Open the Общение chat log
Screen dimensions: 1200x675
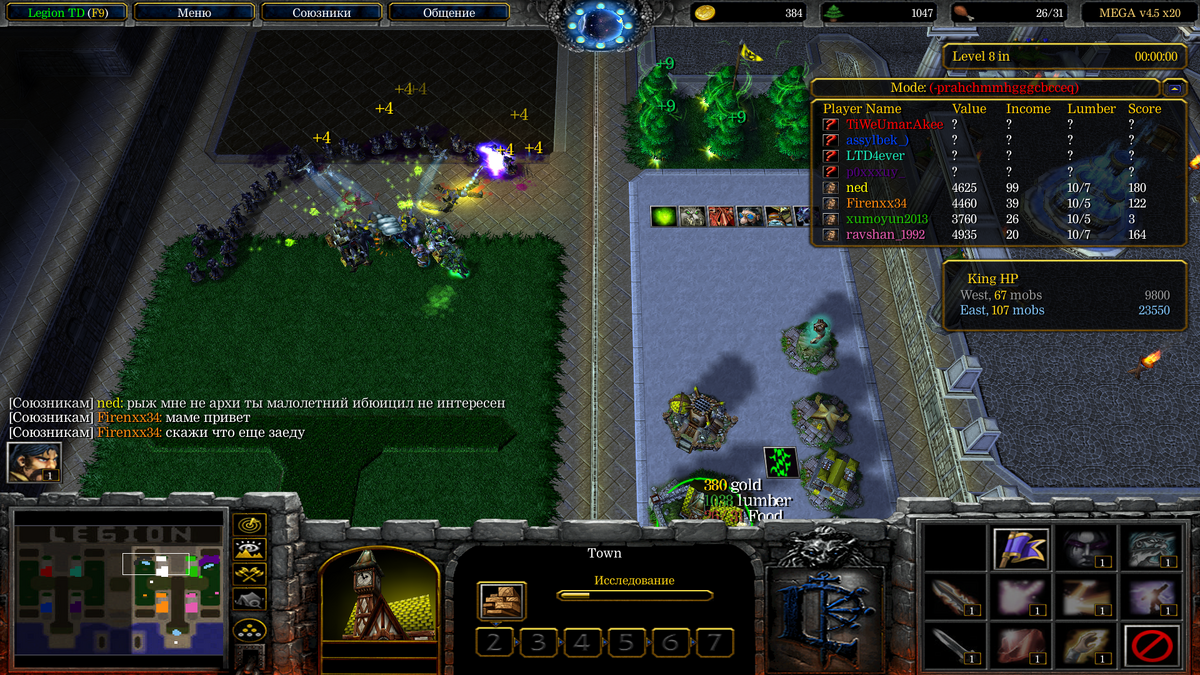tap(448, 13)
